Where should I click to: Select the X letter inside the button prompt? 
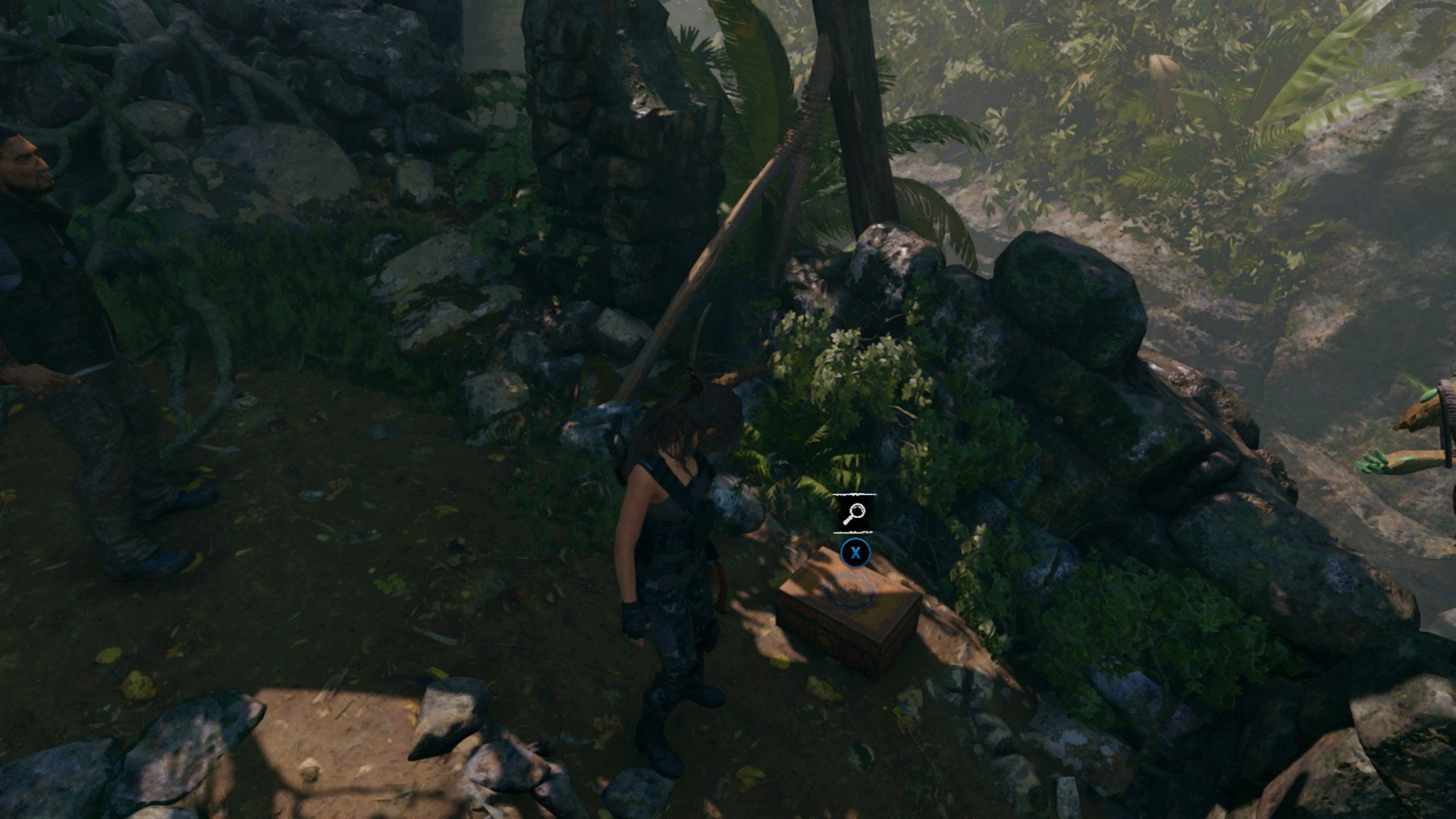tap(857, 554)
